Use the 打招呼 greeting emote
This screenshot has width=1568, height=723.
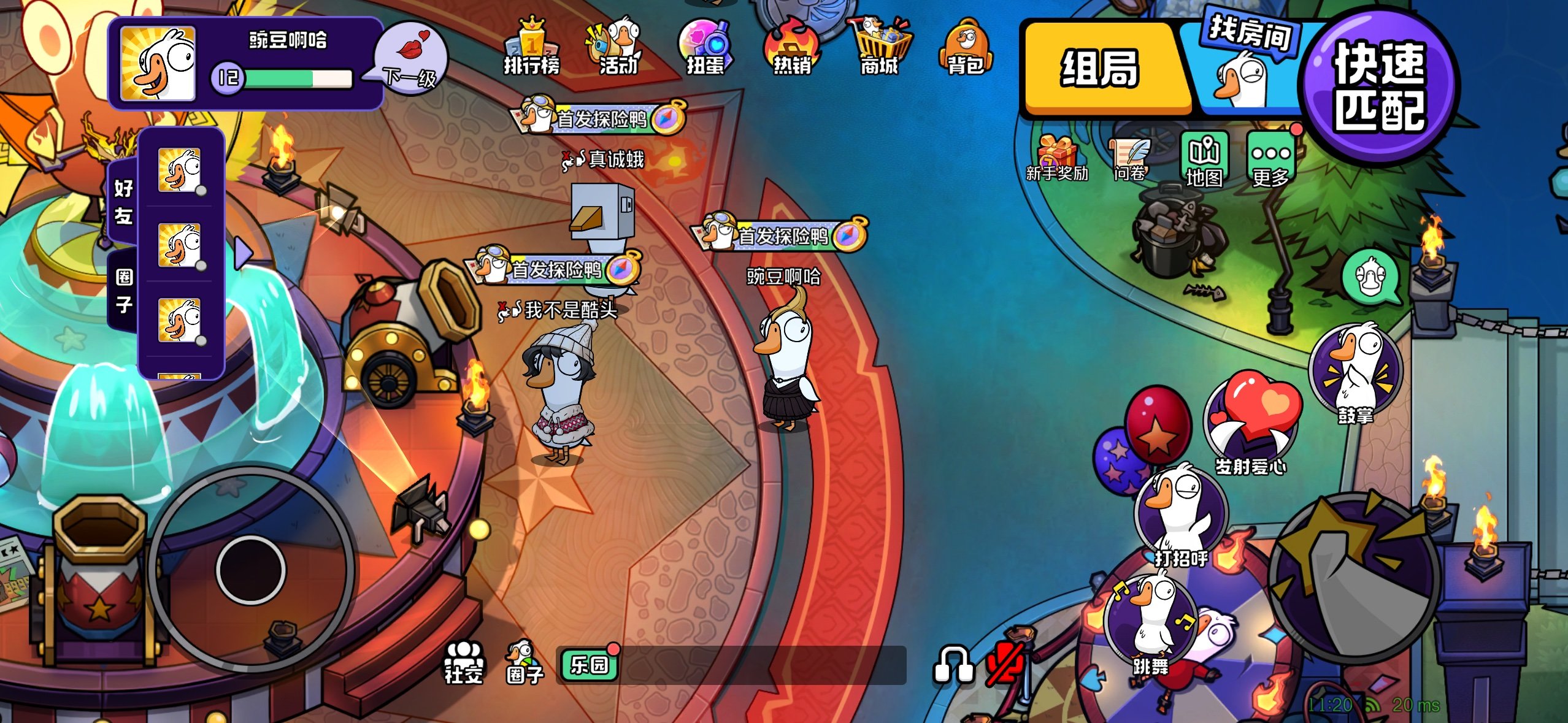[x=1181, y=515]
